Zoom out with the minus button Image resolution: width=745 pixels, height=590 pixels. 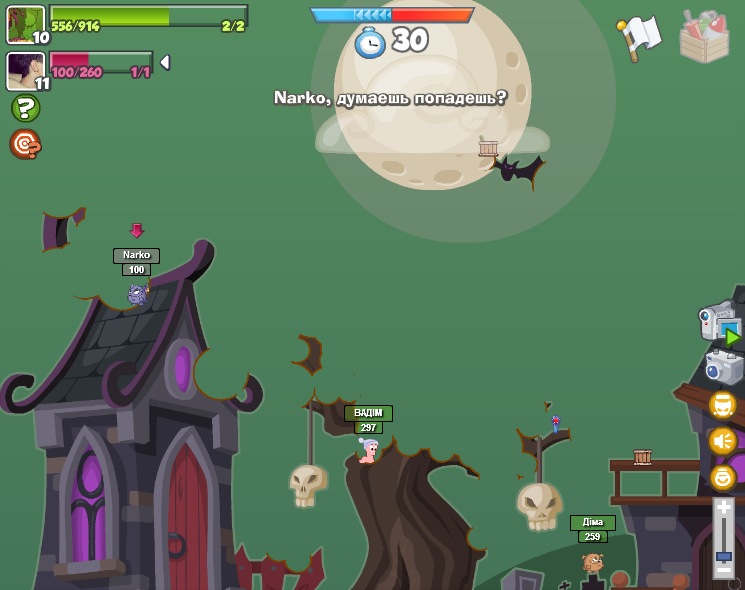point(723,570)
